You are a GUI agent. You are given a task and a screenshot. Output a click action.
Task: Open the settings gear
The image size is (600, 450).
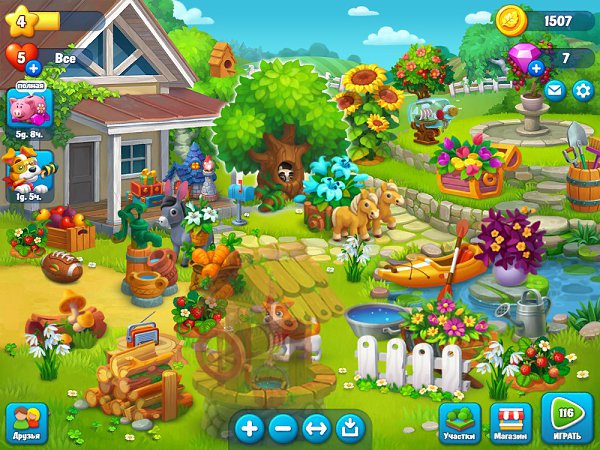point(582,90)
